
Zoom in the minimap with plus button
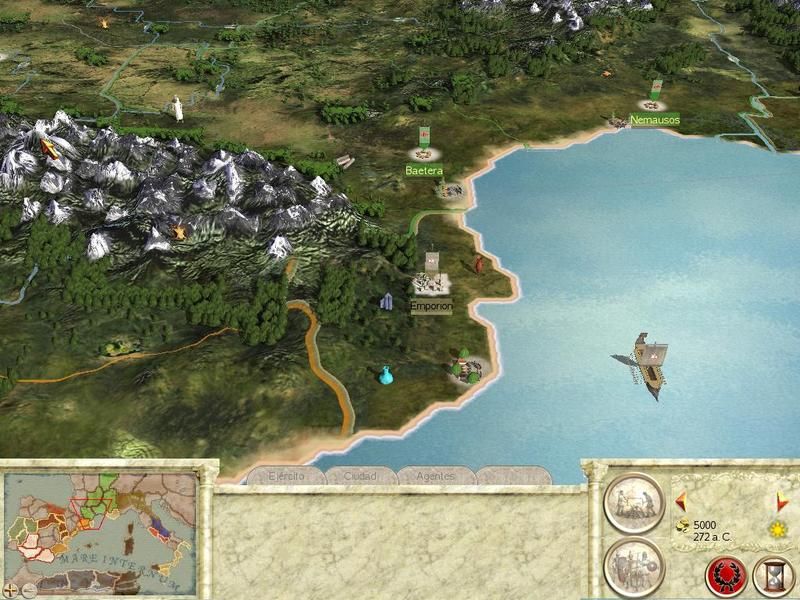pyautogui.click(x=12, y=590)
